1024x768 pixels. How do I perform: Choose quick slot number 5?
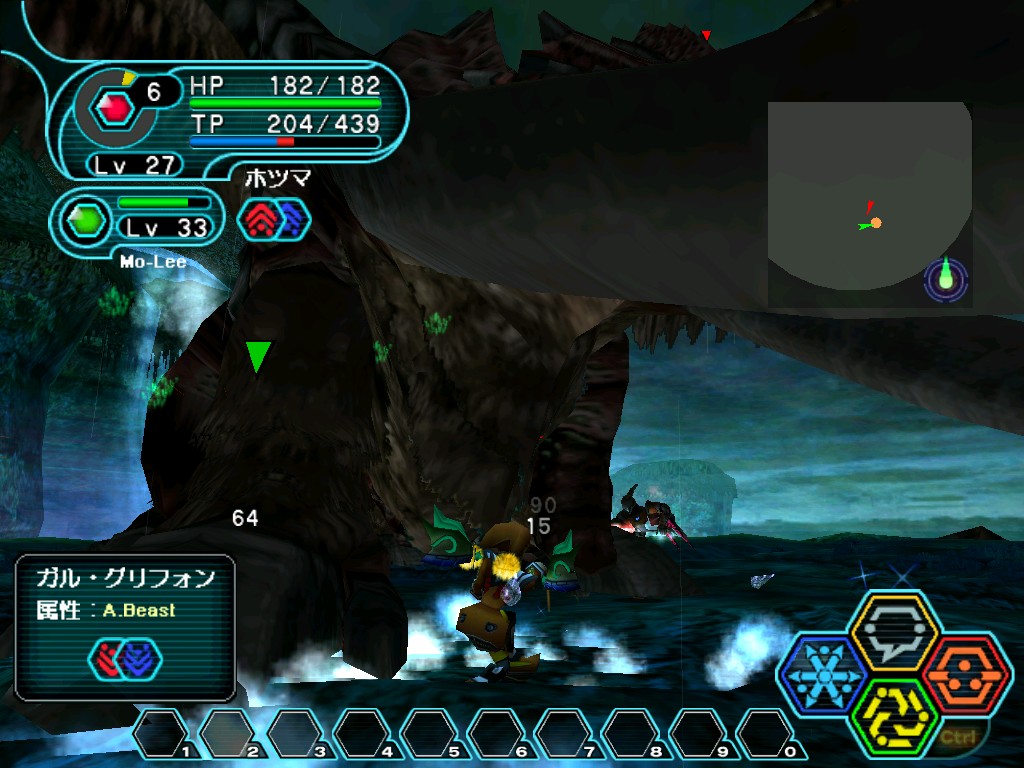(x=428, y=735)
